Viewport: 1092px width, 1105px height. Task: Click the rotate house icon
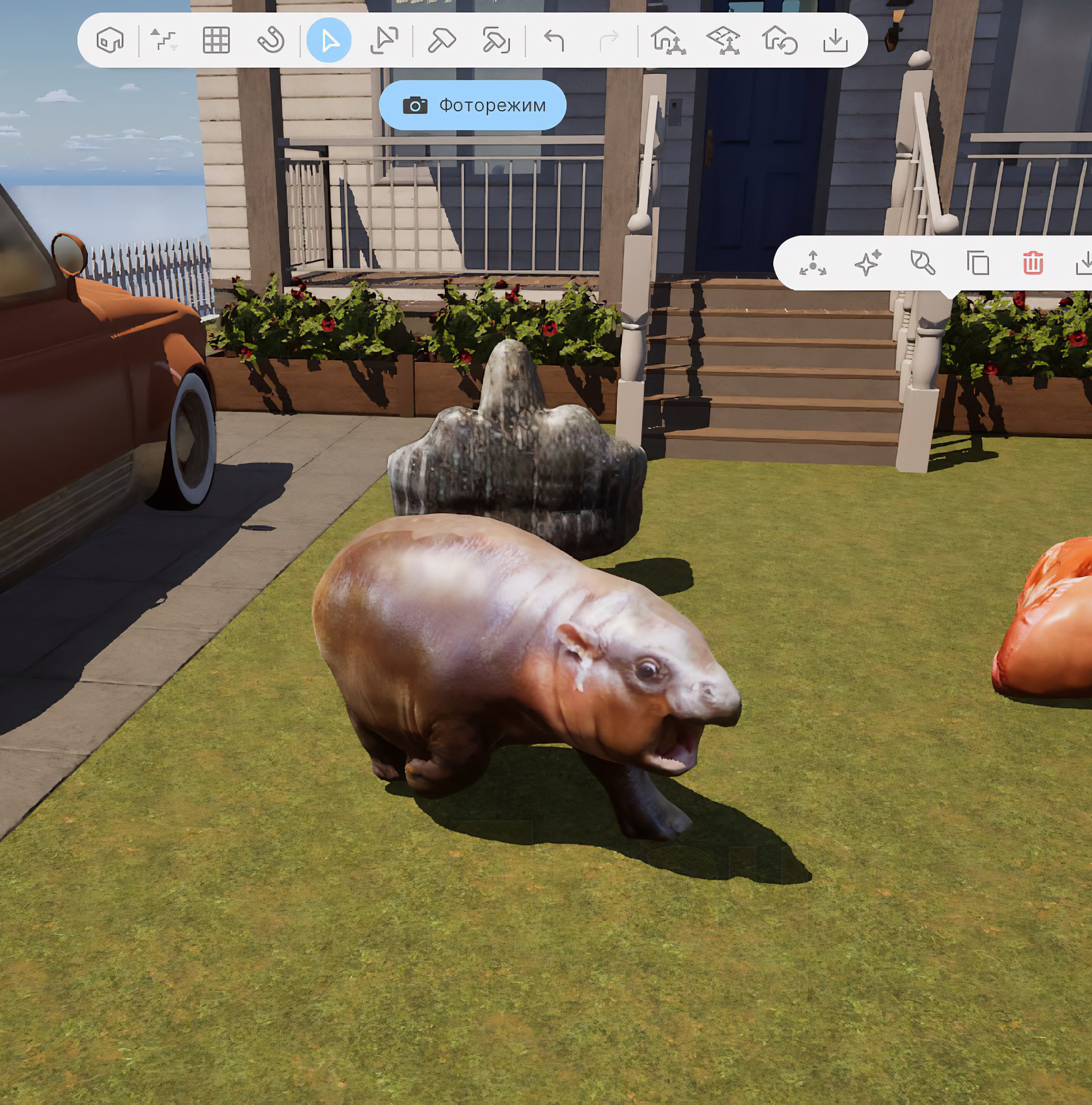coord(779,40)
